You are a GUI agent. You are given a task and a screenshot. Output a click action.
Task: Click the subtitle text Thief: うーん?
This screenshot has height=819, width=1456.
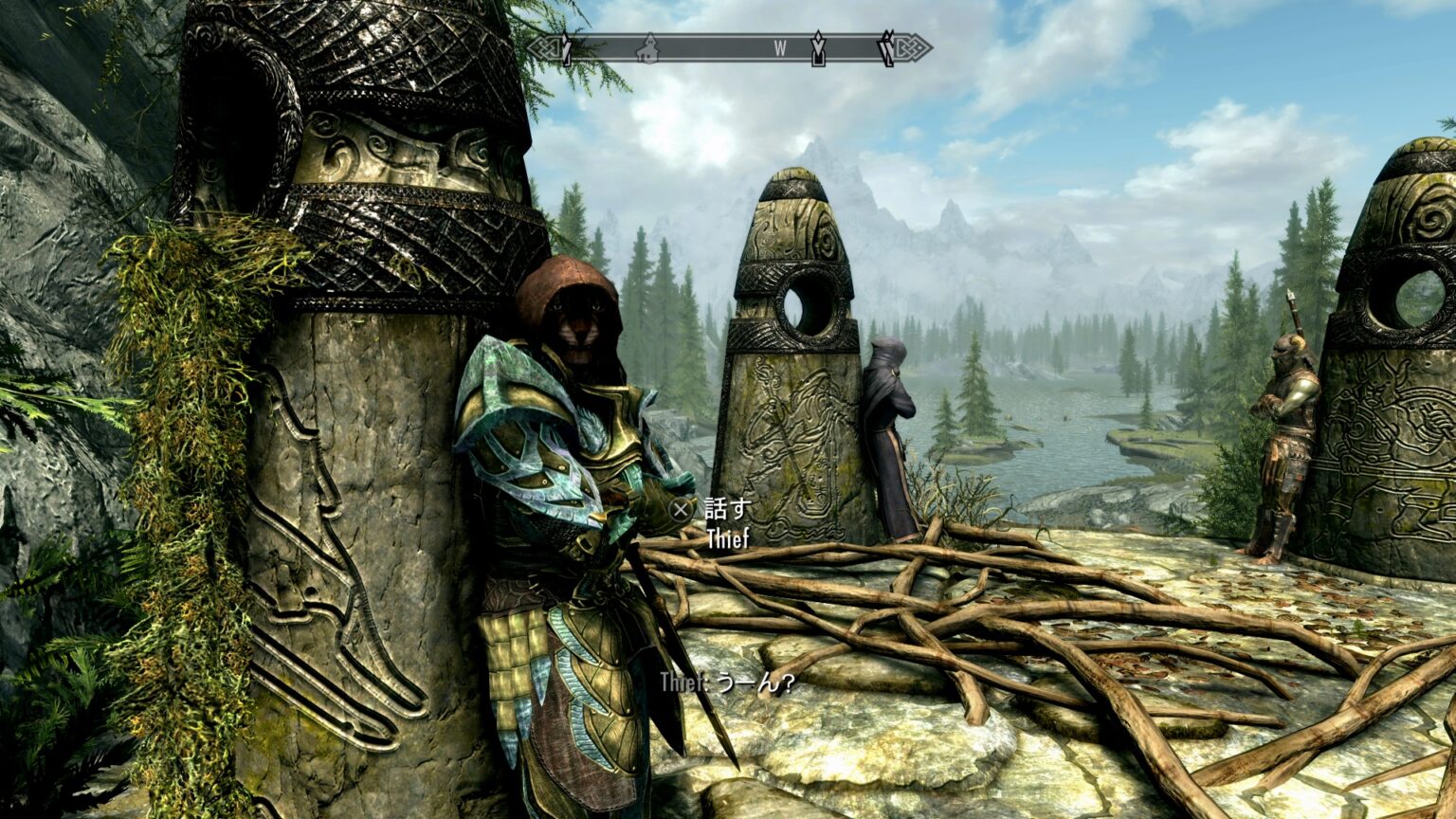pos(724,681)
